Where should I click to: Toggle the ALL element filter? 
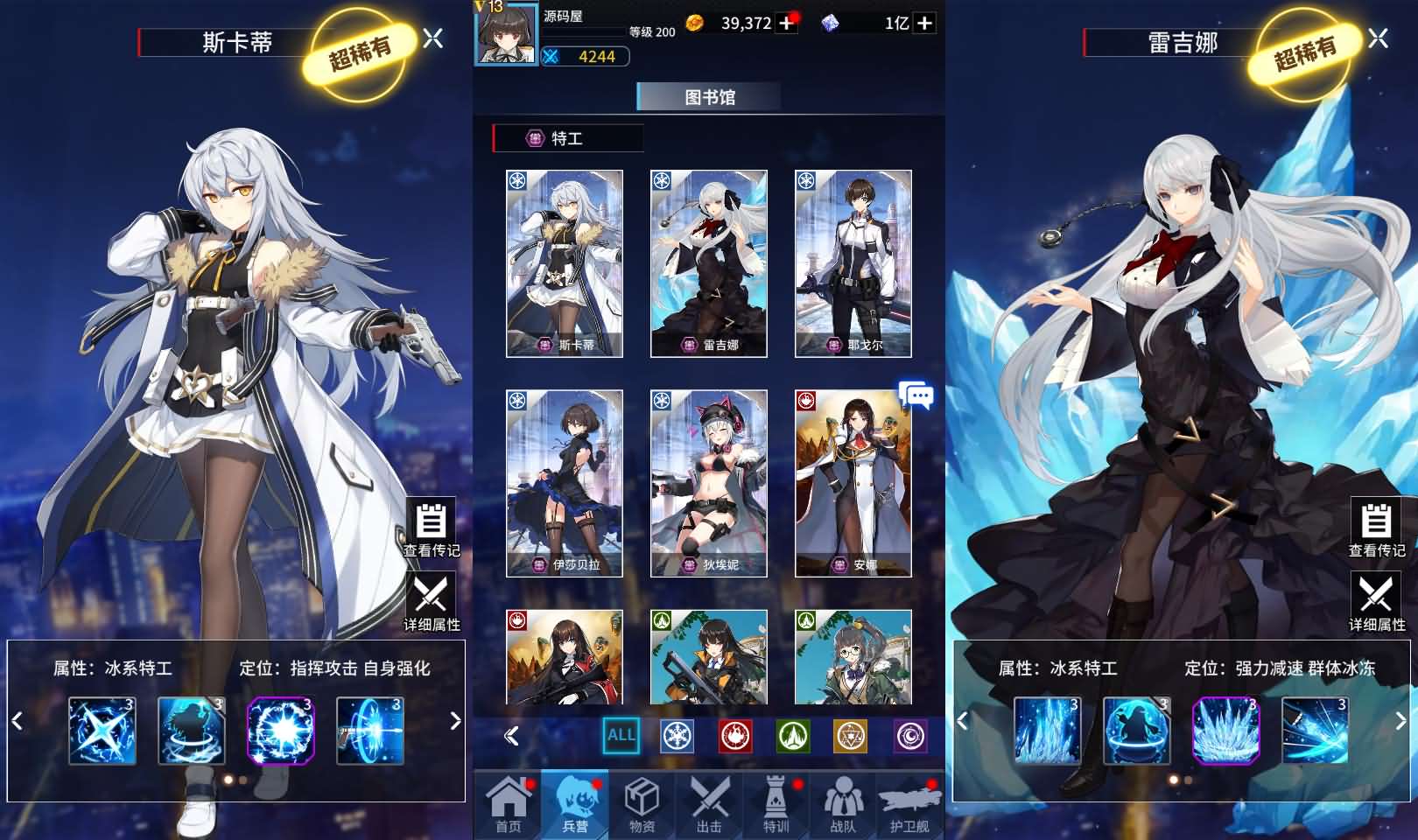[620, 736]
